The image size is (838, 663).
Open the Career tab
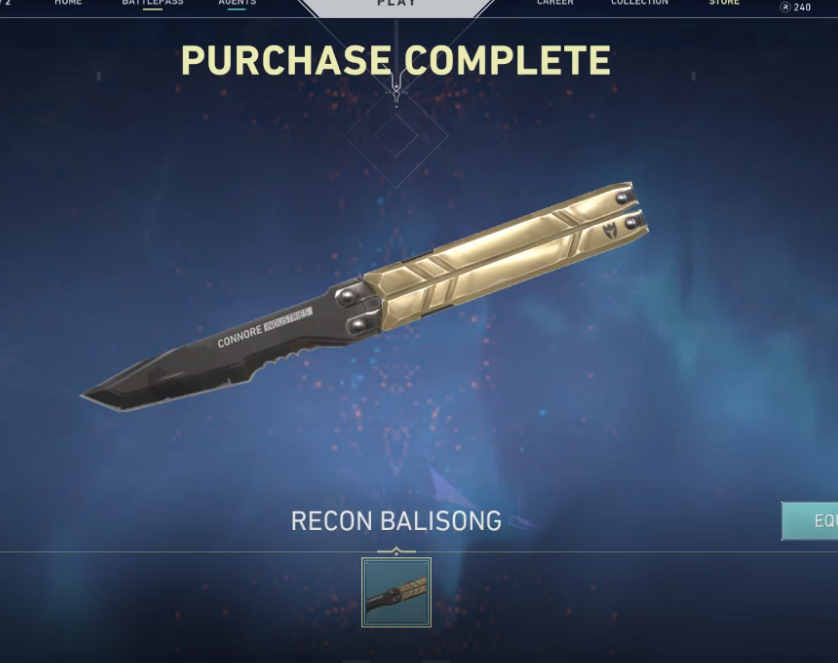click(x=555, y=3)
